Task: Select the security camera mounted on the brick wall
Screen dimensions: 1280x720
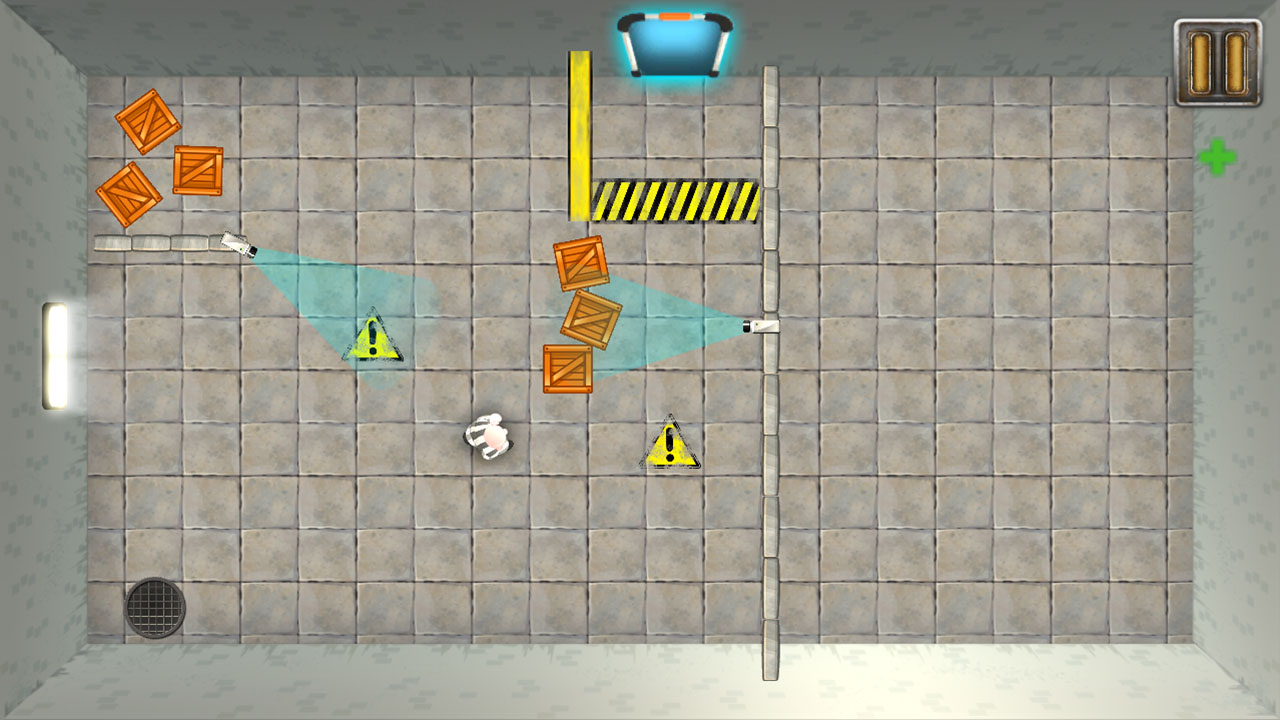Action: [x=764, y=326]
